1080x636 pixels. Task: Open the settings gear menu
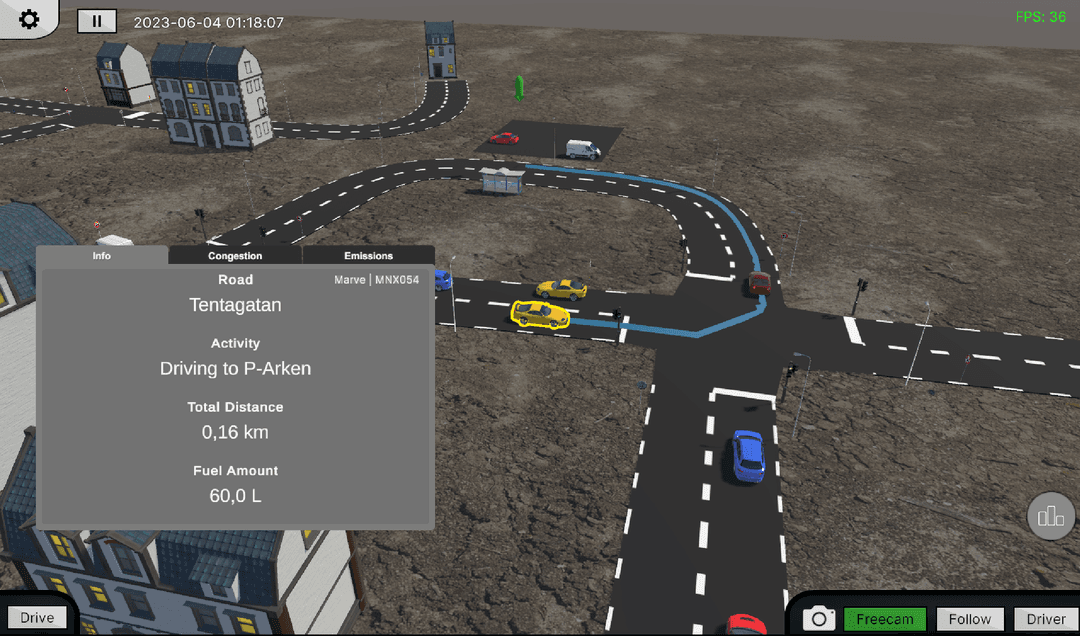coord(29,19)
